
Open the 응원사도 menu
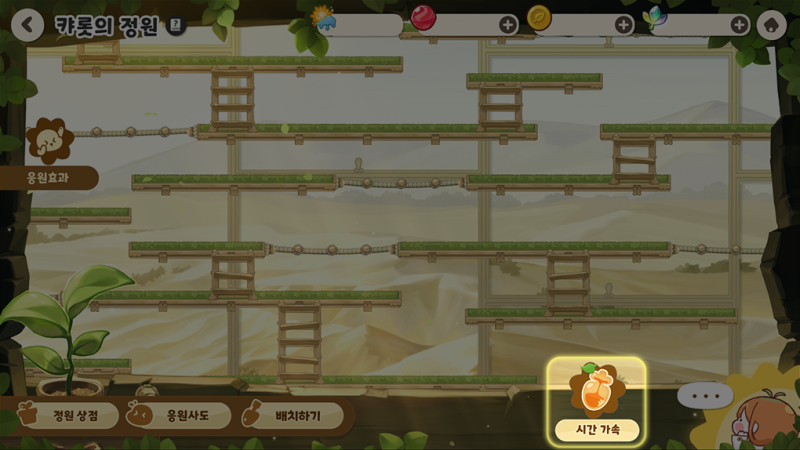[x=180, y=415]
